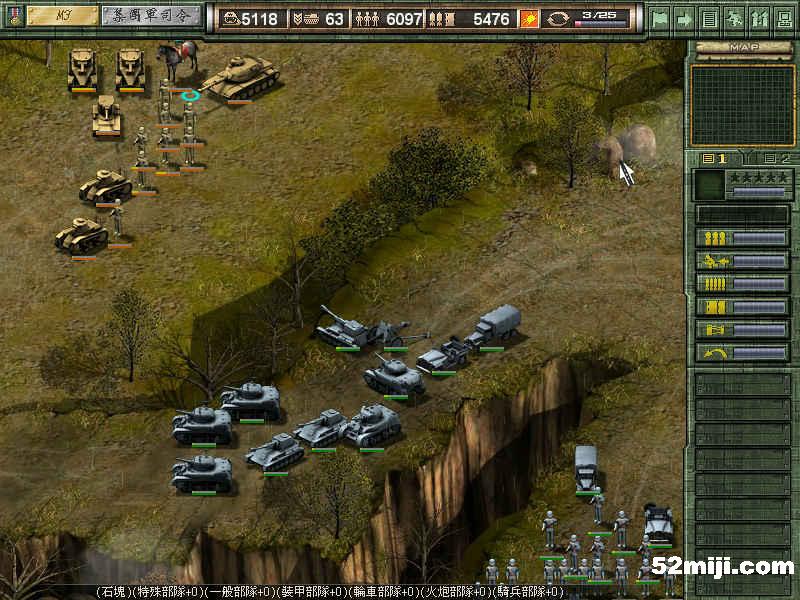The image size is (800, 600).
Task: Click the curved return arrow button
Action: pos(742,352)
